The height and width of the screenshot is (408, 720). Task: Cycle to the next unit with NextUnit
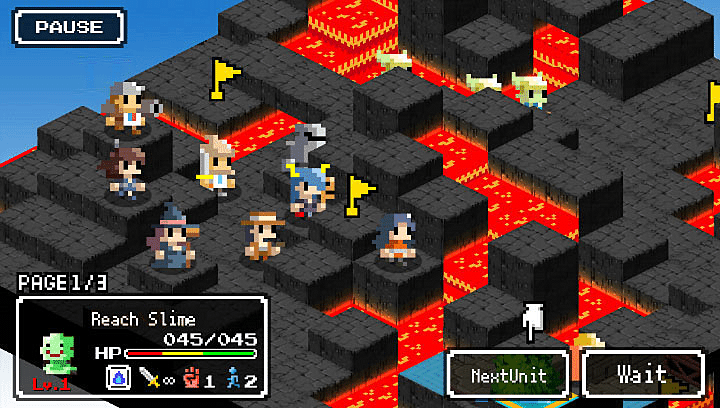509,376
